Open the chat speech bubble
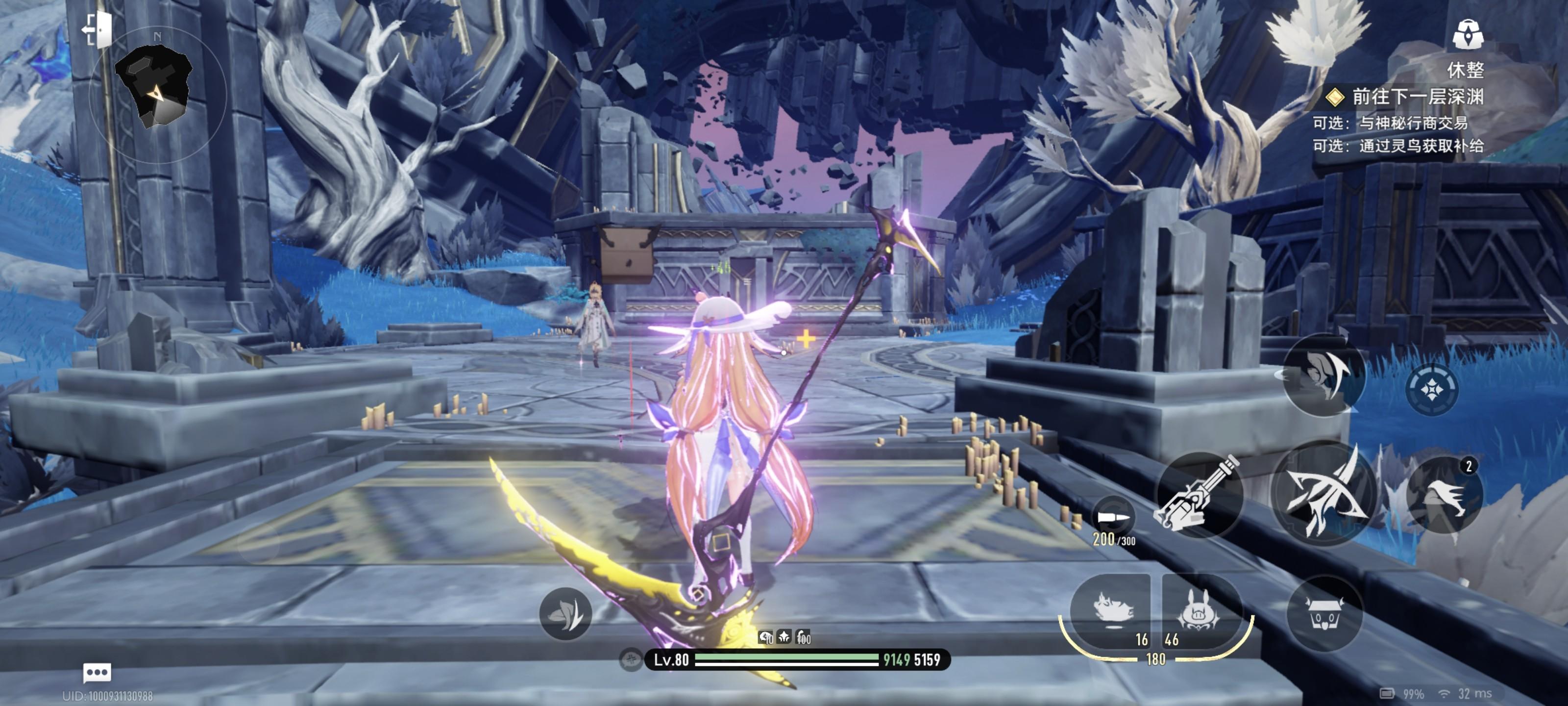 coord(97,673)
